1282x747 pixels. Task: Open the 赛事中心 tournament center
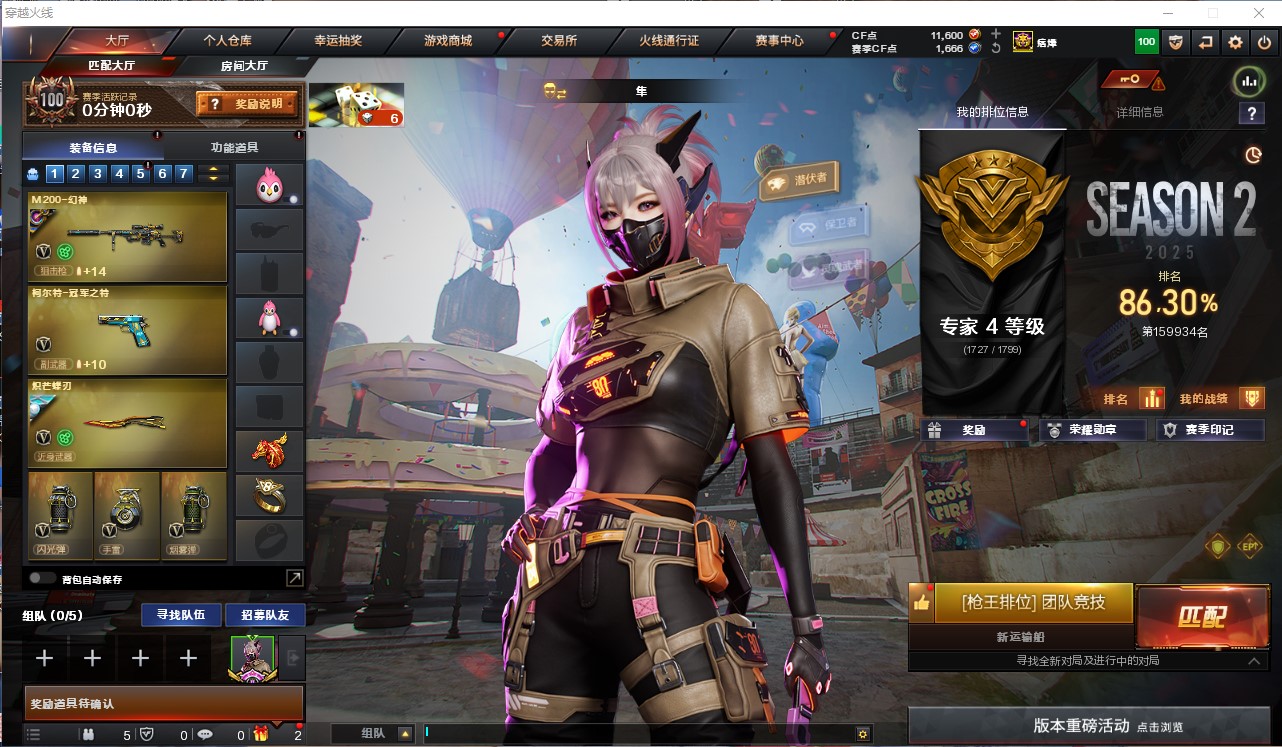779,41
